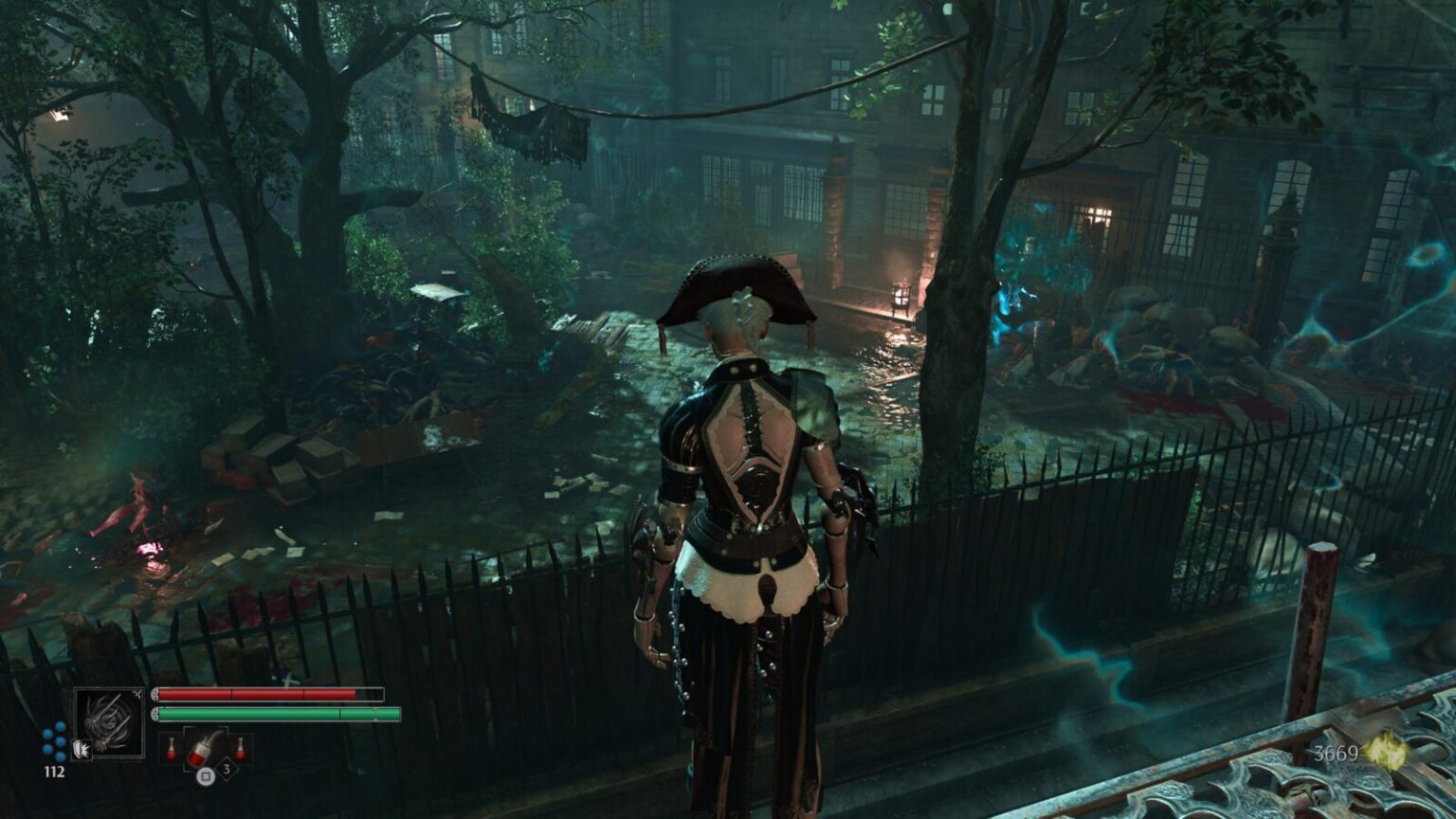Select the left red vial consumable icon
This screenshot has width=1456, height=819.
tap(171, 748)
